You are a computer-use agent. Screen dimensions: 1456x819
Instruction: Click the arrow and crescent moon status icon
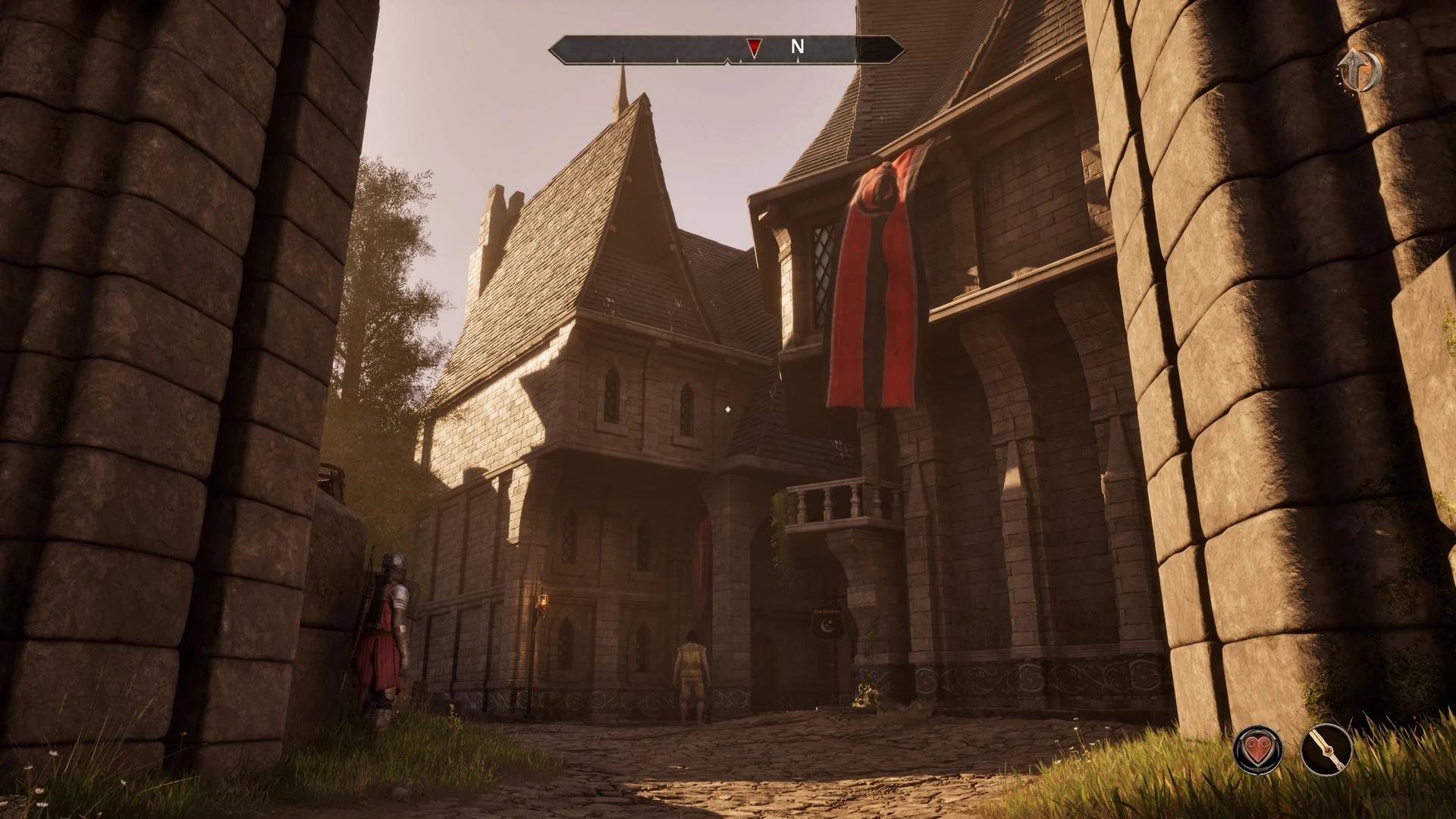pyautogui.click(x=1359, y=71)
